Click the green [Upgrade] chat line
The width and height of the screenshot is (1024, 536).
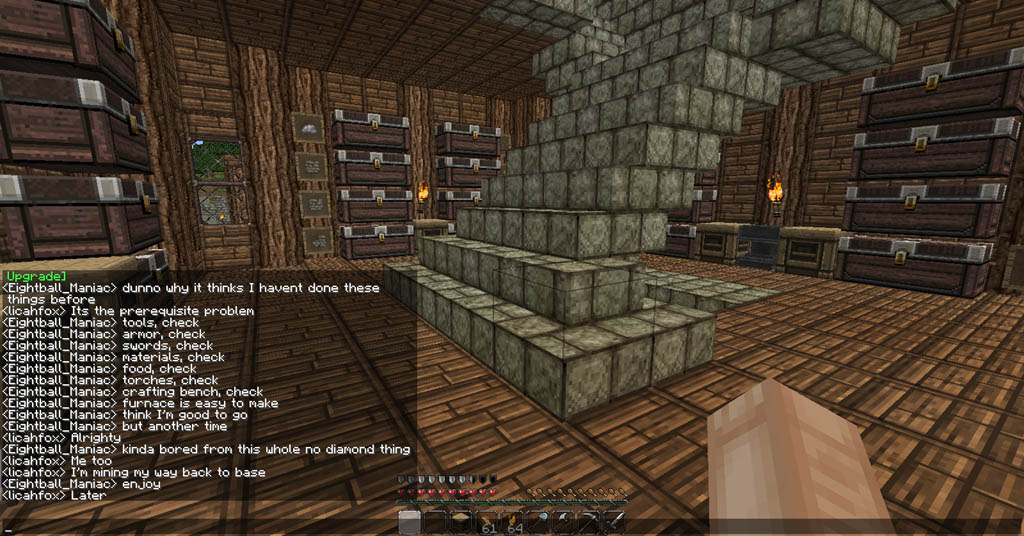click(35, 276)
